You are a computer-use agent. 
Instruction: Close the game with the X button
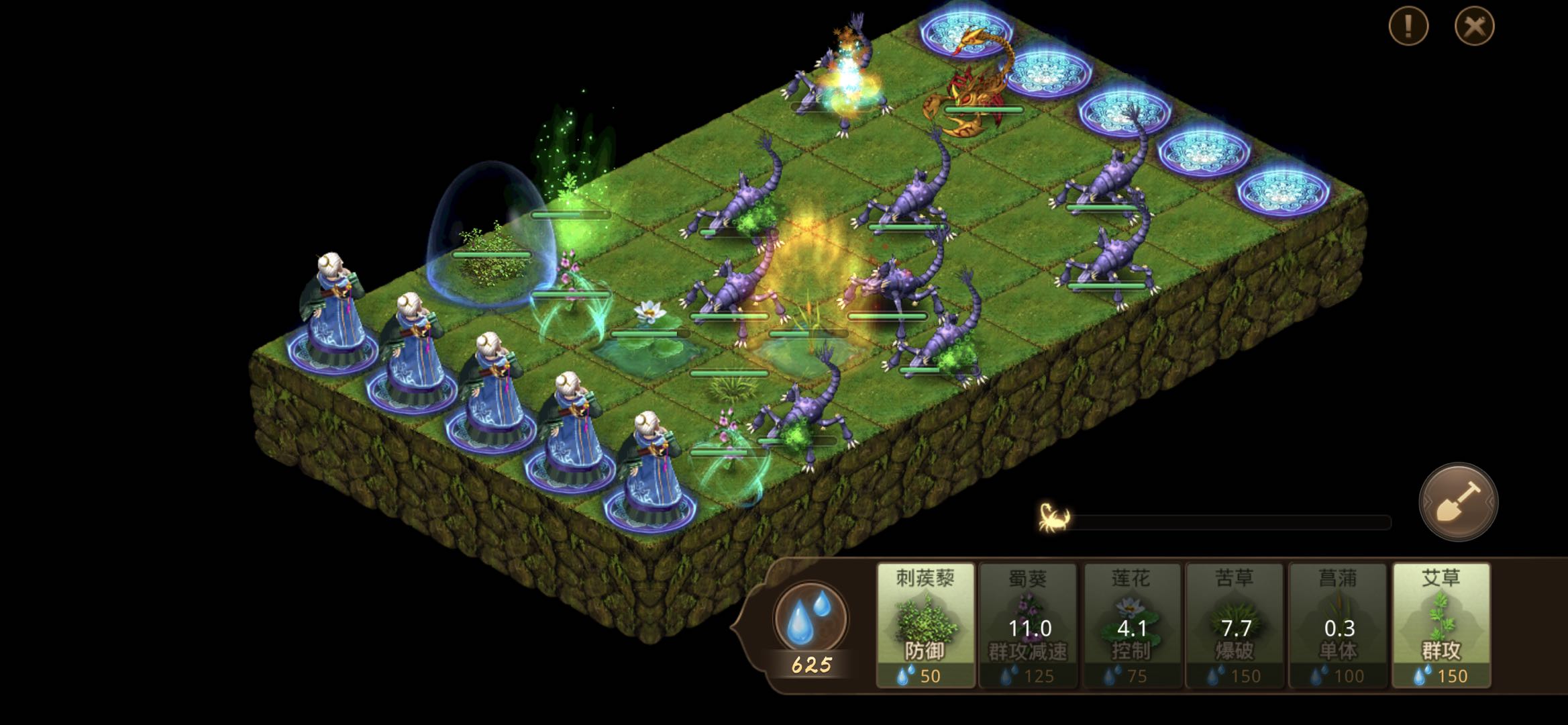[x=1474, y=27]
